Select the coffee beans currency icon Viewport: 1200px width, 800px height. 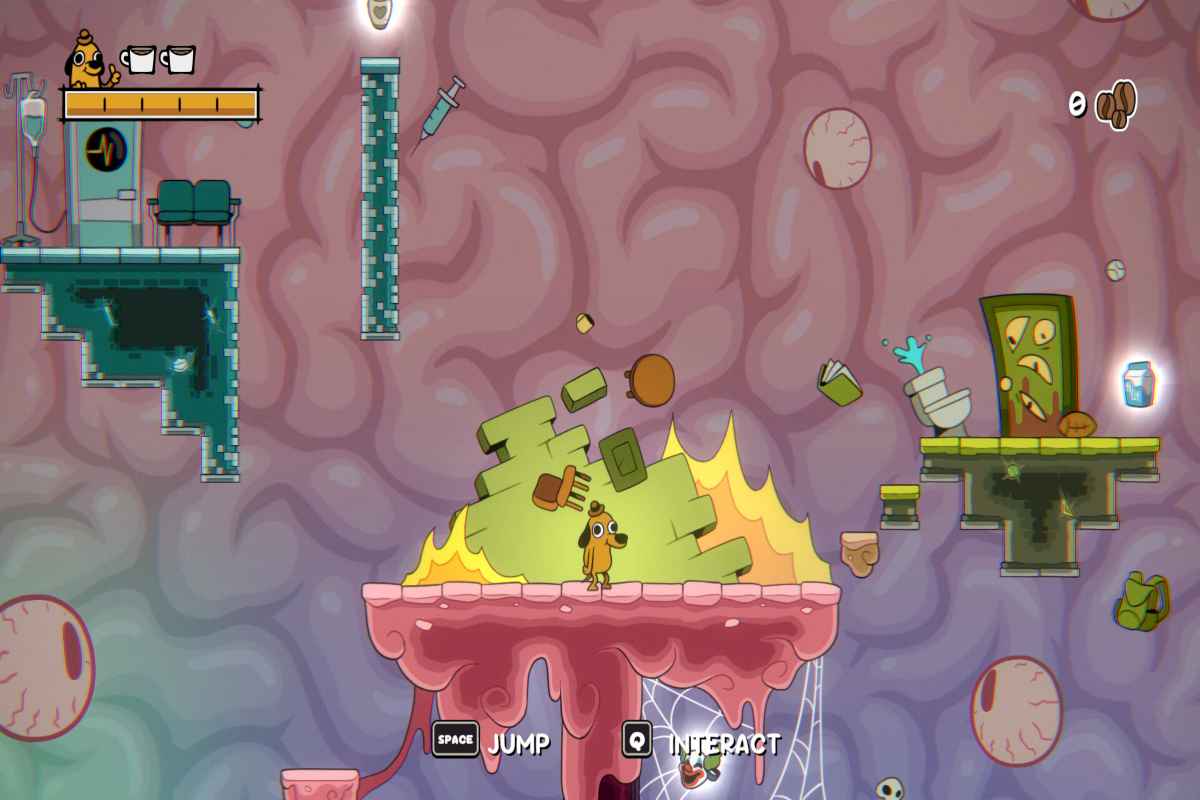[1116, 104]
